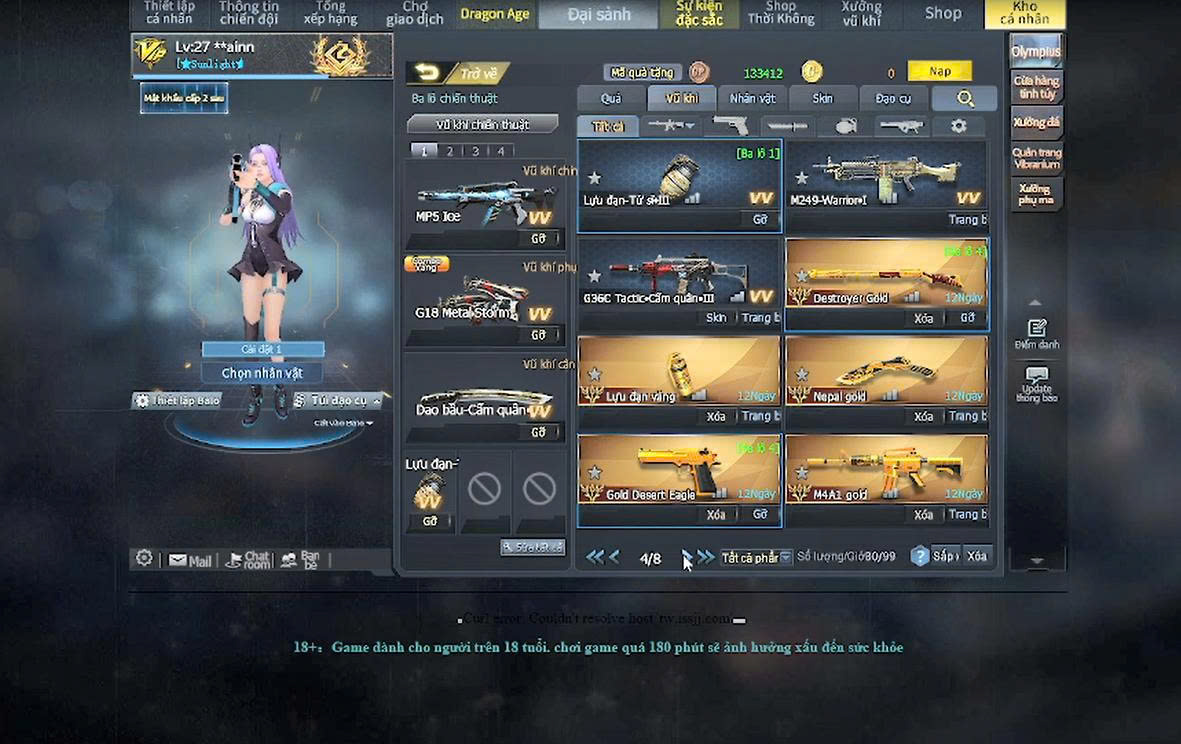Go back with the Trở về button
The height and width of the screenshot is (744, 1181).
click(x=459, y=73)
